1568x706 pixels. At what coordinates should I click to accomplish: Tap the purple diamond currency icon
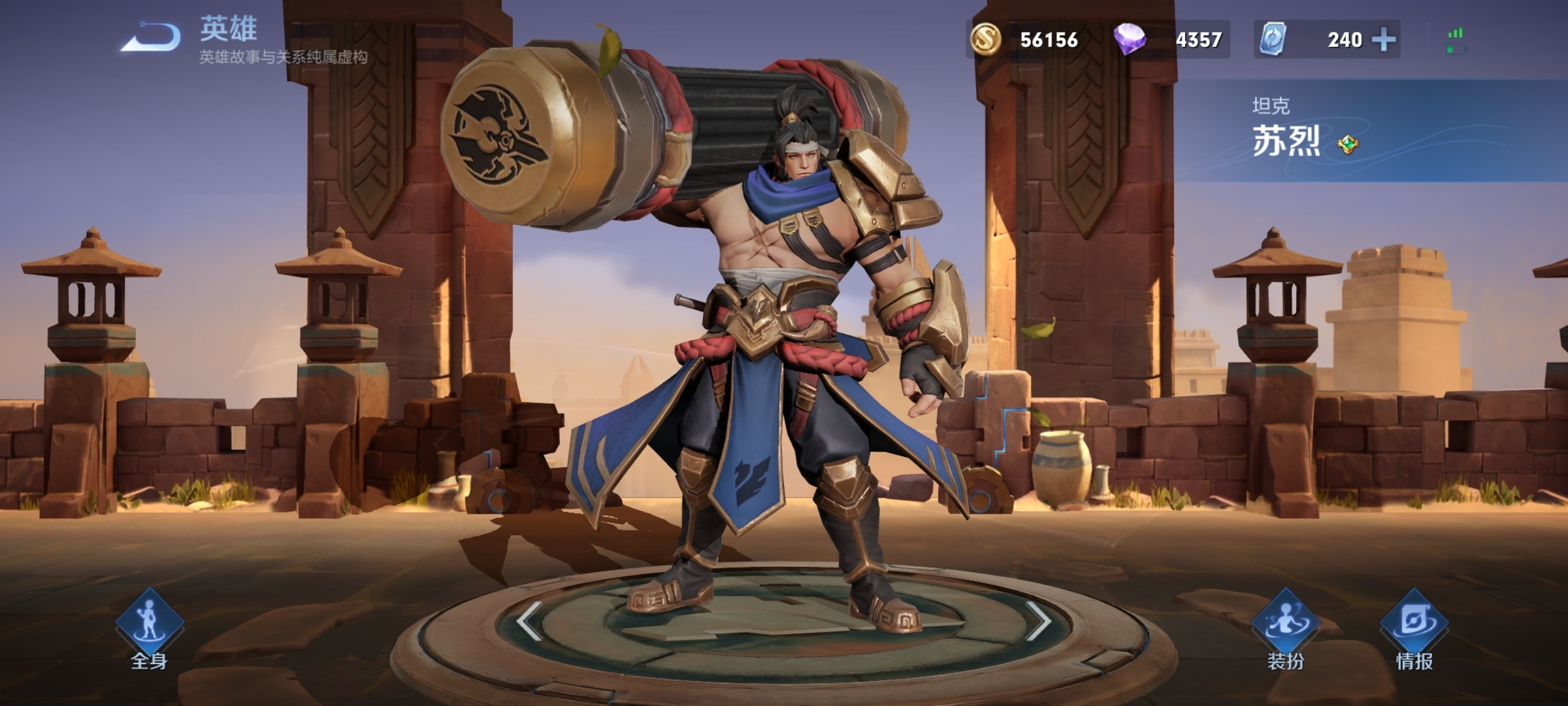1130,39
